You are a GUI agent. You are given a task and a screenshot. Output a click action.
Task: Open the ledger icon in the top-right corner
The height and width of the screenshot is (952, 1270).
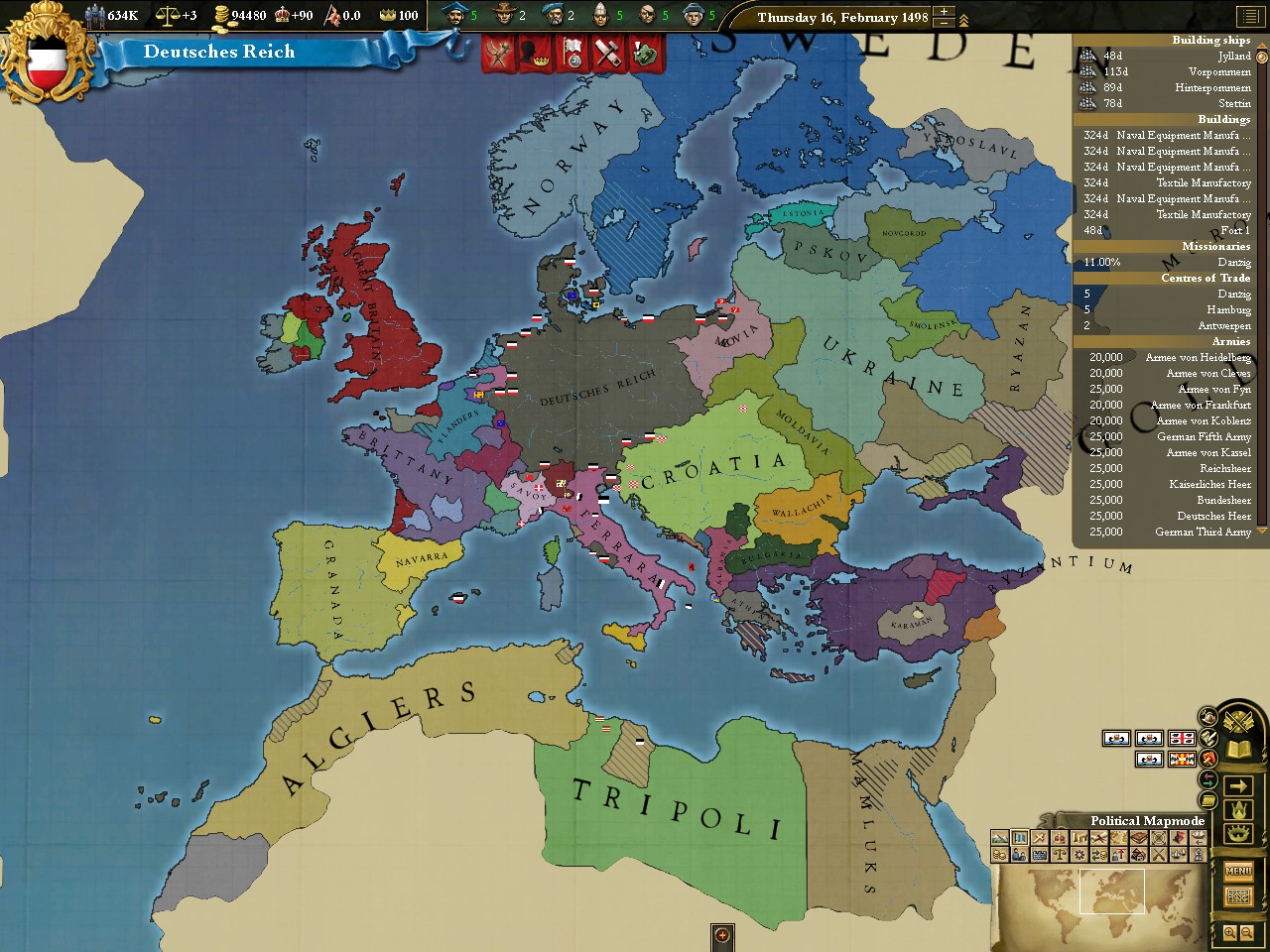1252,17
